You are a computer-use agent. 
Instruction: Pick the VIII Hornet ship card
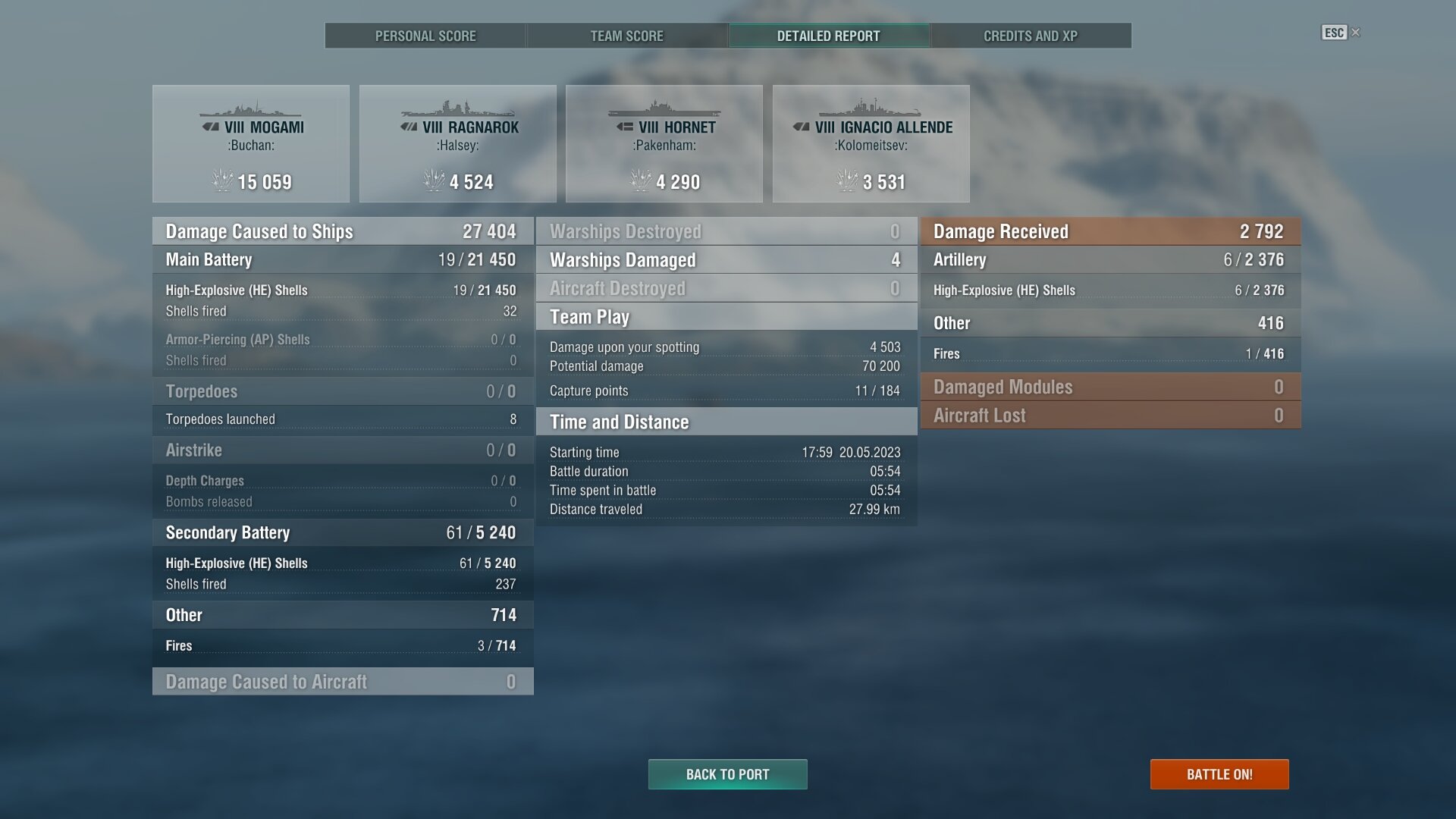[664, 144]
